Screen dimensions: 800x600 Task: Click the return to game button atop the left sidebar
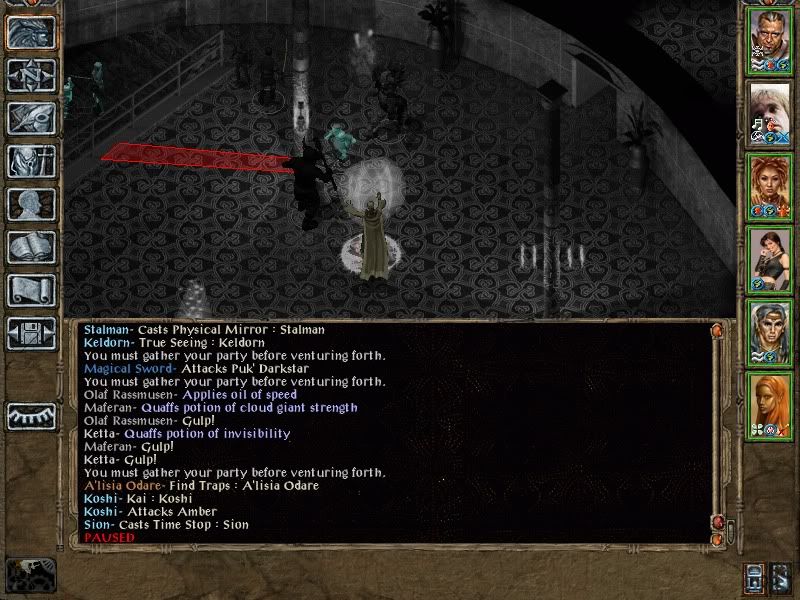click(x=30, y=32)
